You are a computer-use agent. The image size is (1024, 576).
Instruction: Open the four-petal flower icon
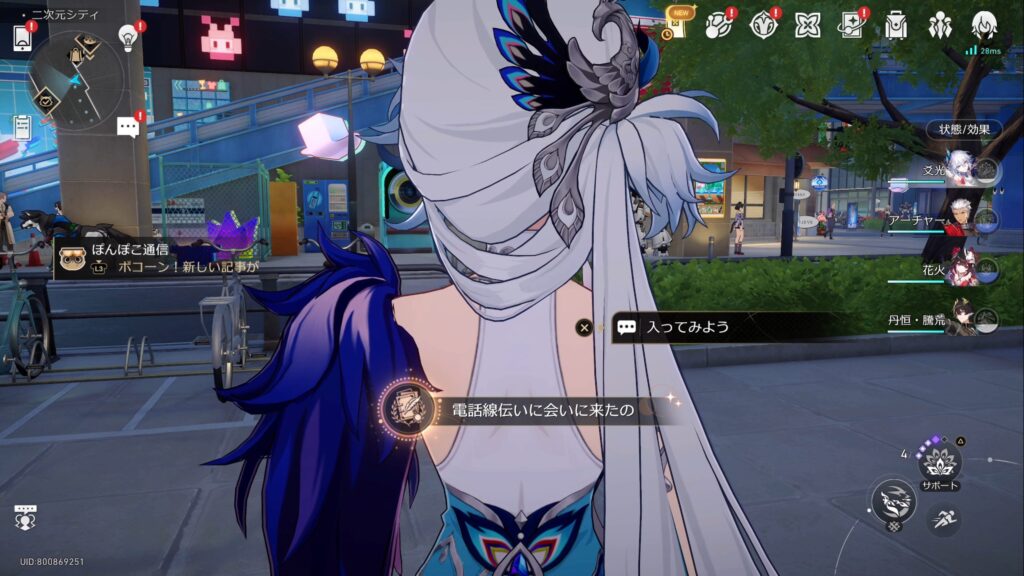point(807,25)
